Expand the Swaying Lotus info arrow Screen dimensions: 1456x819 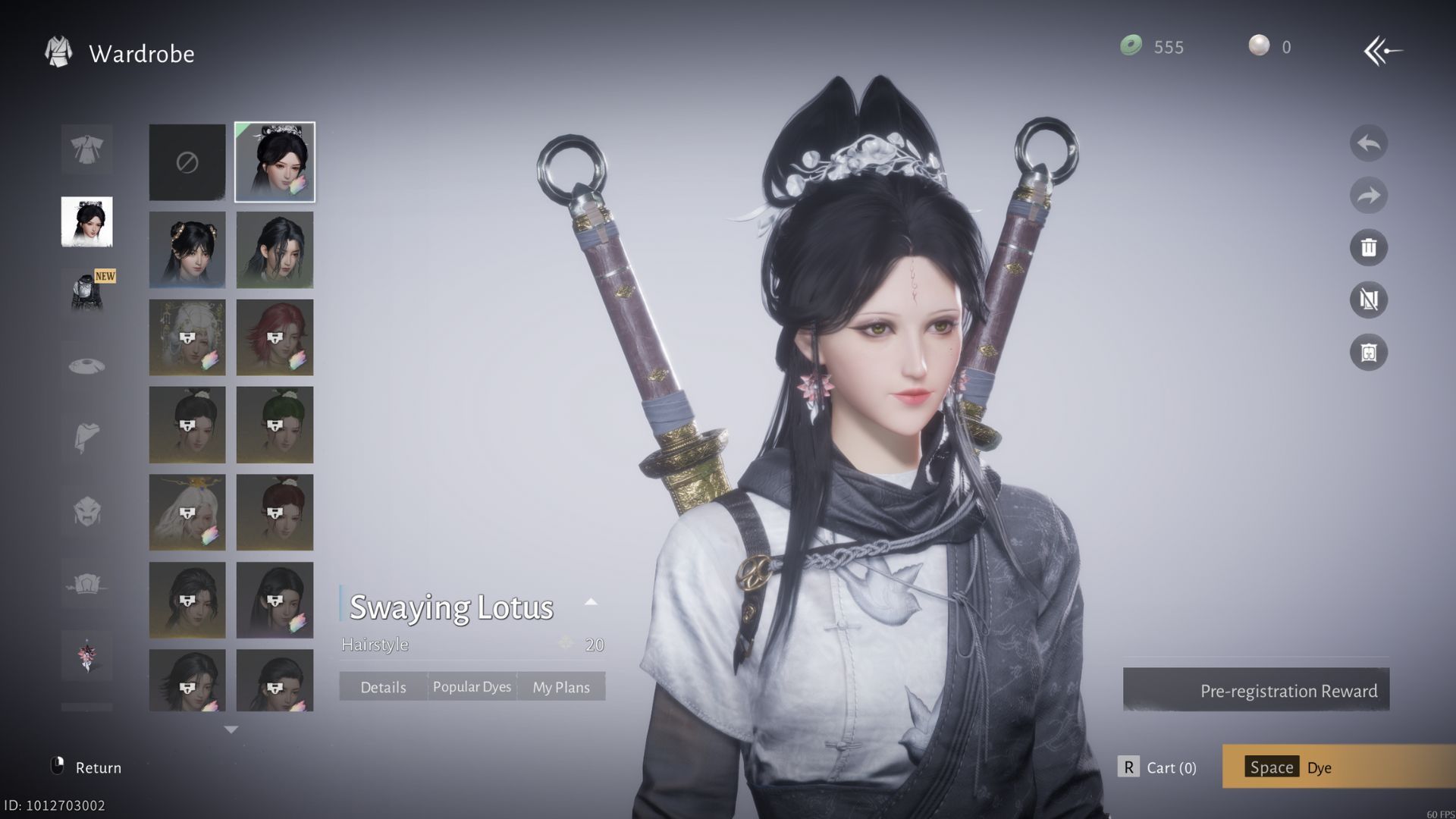coord(591,602)
